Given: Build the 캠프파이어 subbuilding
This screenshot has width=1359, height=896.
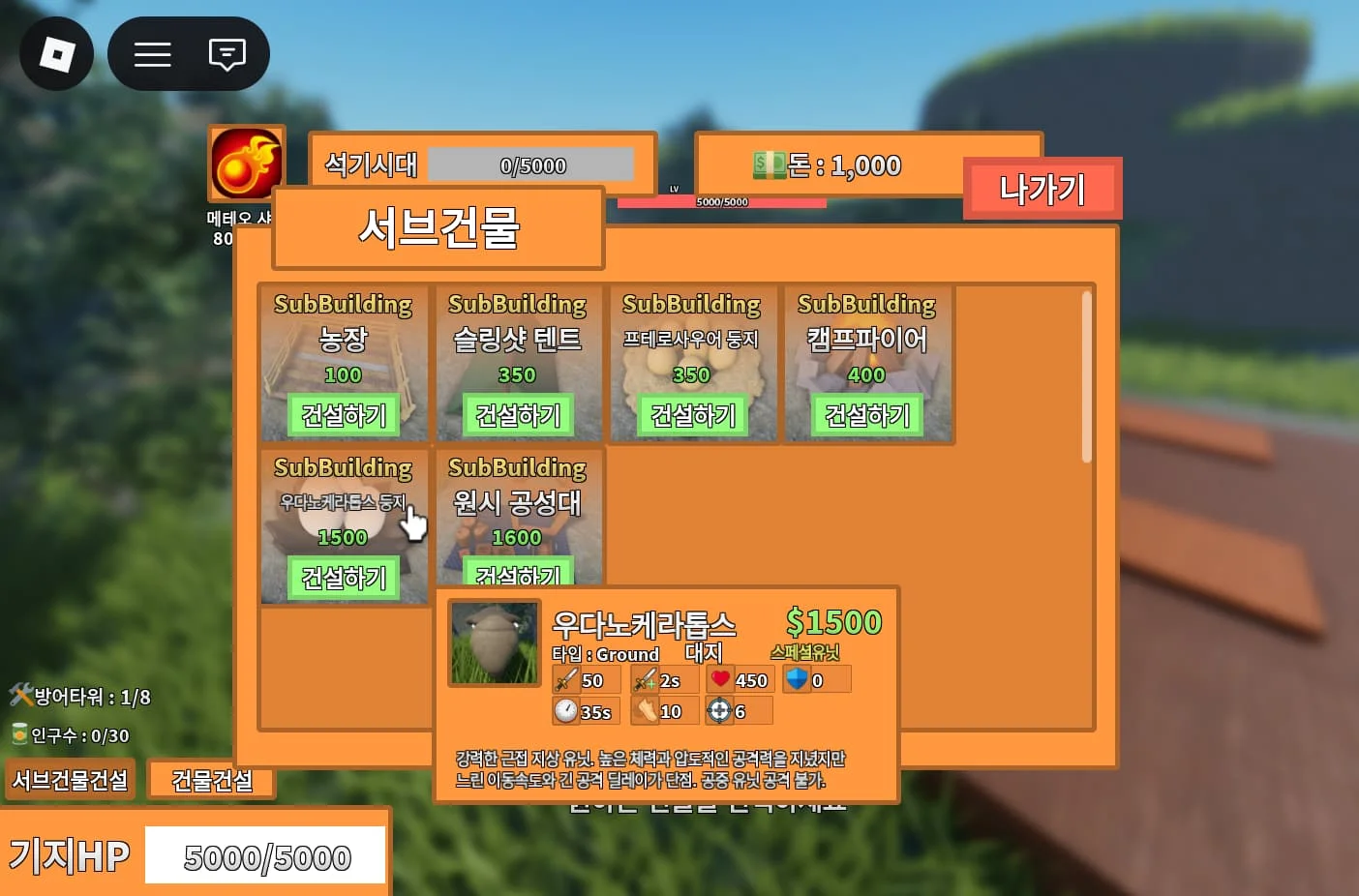Looking at the screenshot, I should click(x=866, y=415).
